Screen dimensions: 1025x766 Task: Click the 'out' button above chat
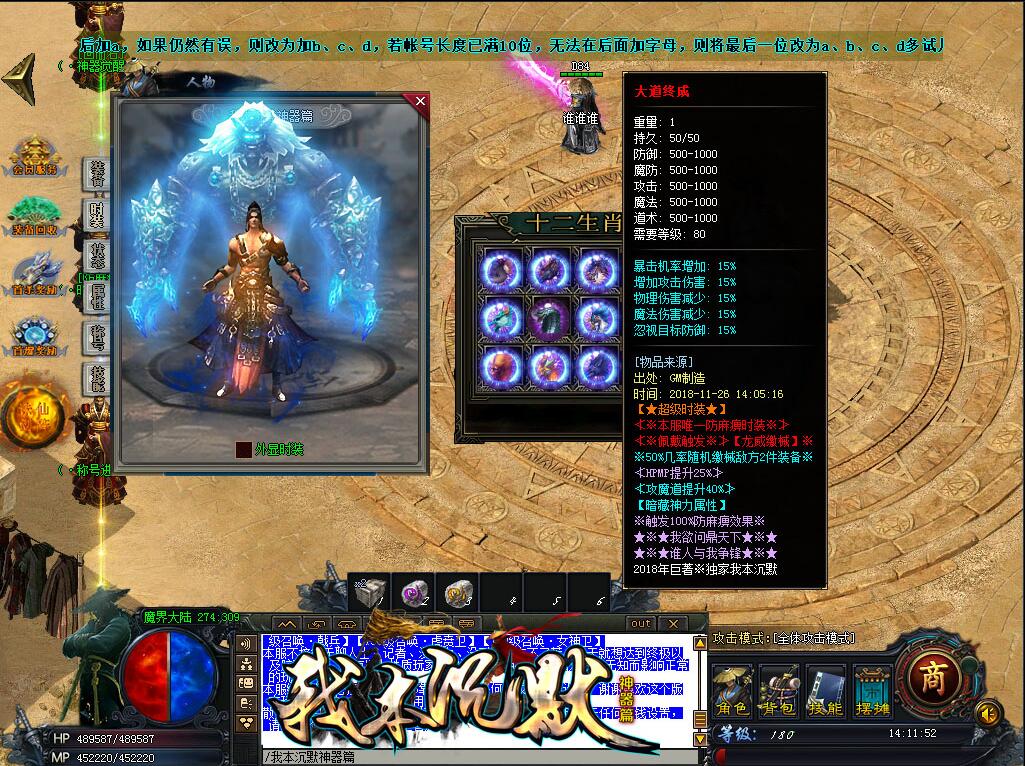point(640,624)
